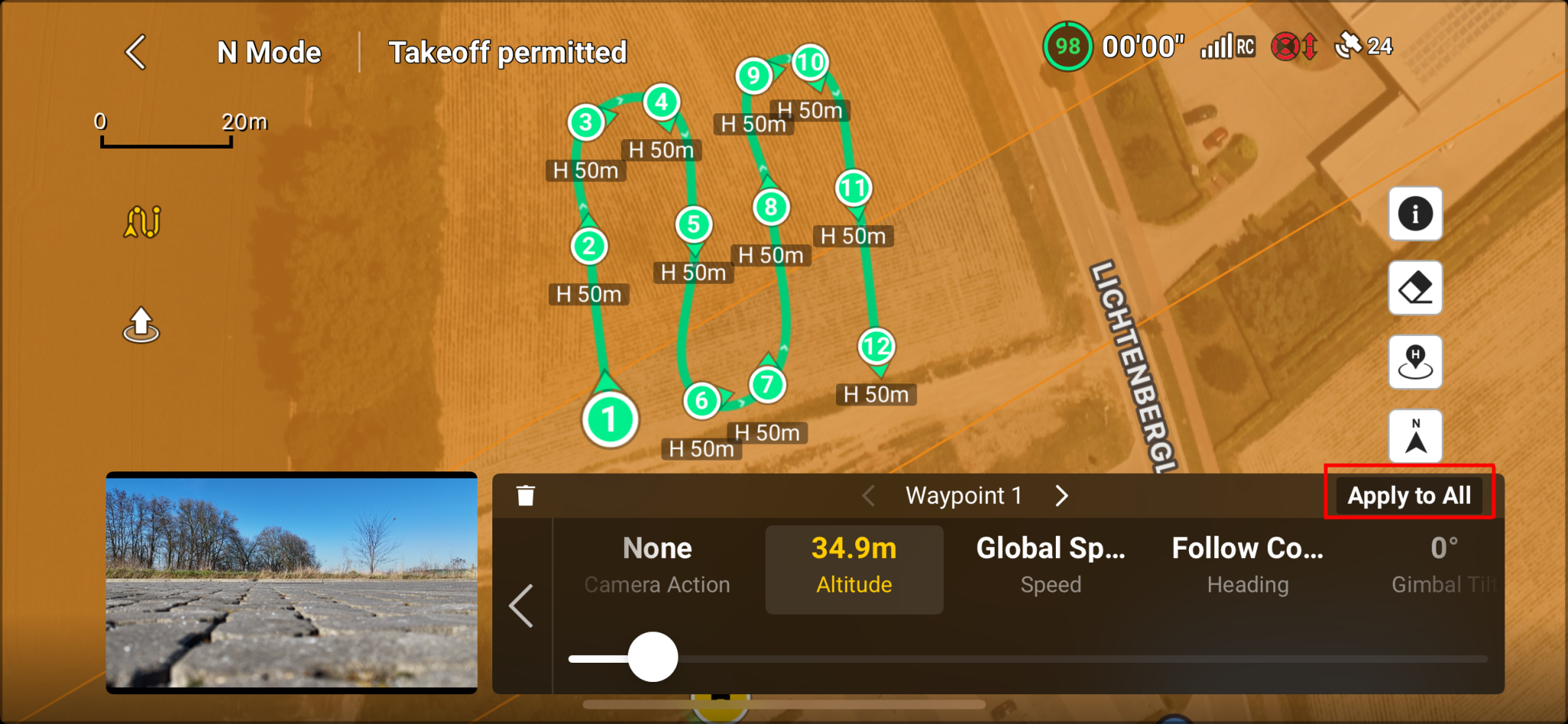
Task: Tap the Home point icon
Action: coord(1414,361)
